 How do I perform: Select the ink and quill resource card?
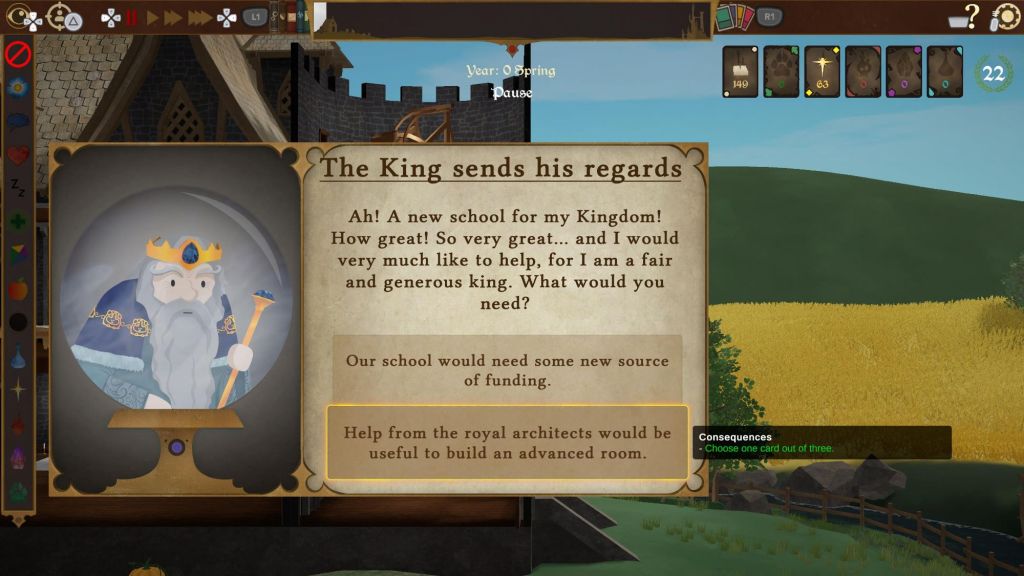[x=741, y=72]
